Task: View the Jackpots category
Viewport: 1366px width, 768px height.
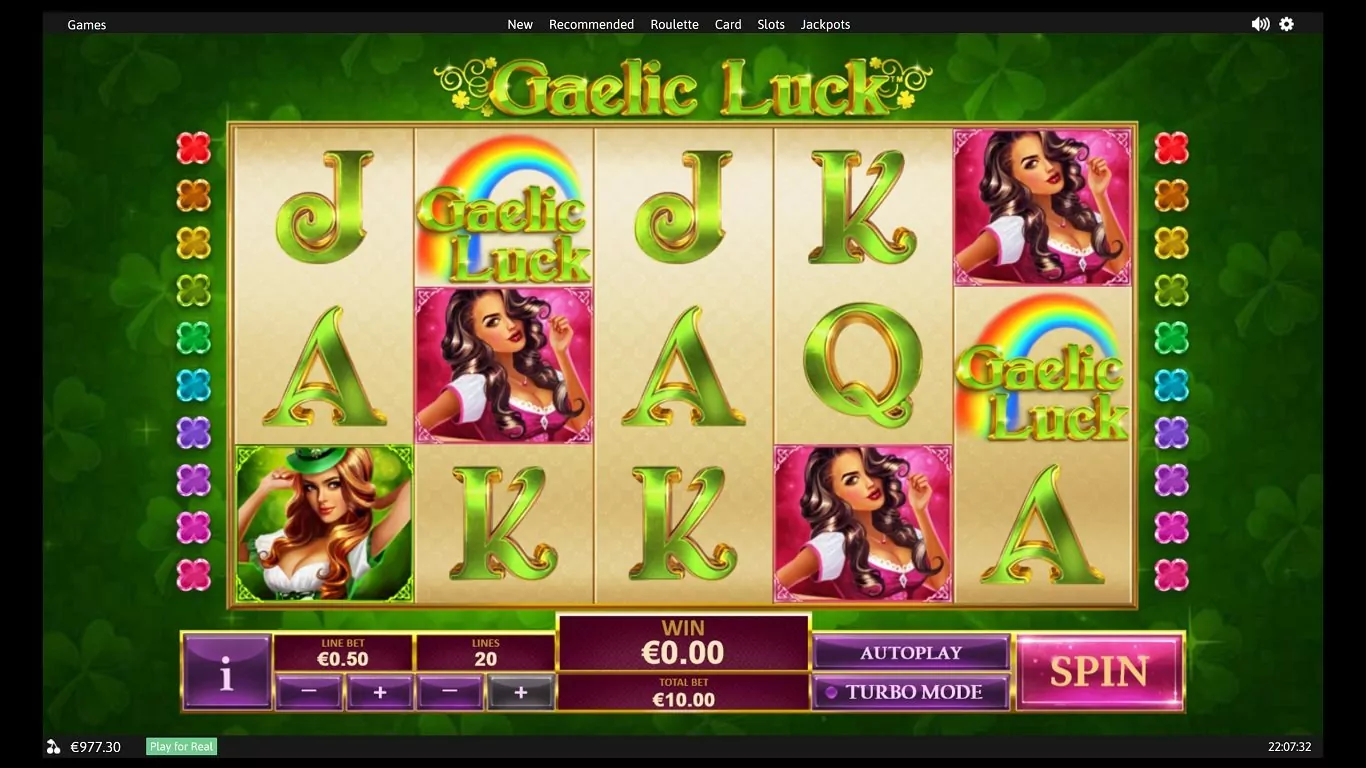Action: point(825,24)
